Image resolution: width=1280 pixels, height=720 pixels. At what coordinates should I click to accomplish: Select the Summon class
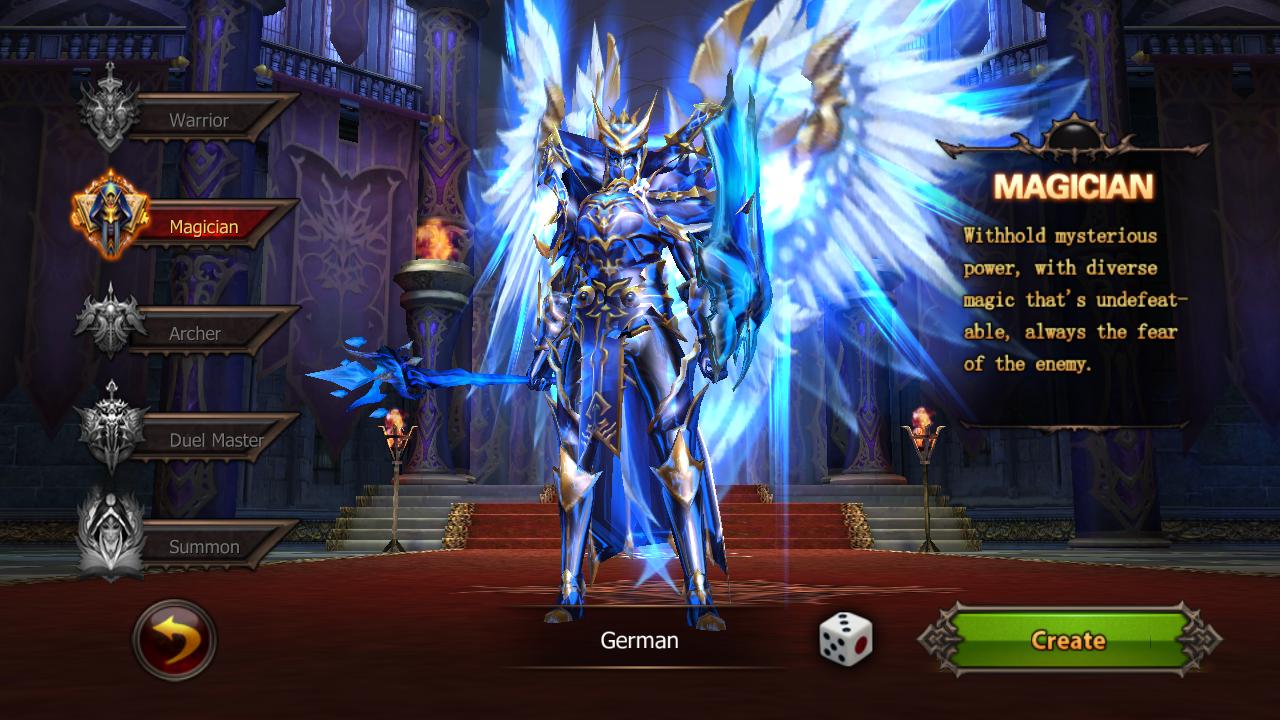tap(203, 546)
